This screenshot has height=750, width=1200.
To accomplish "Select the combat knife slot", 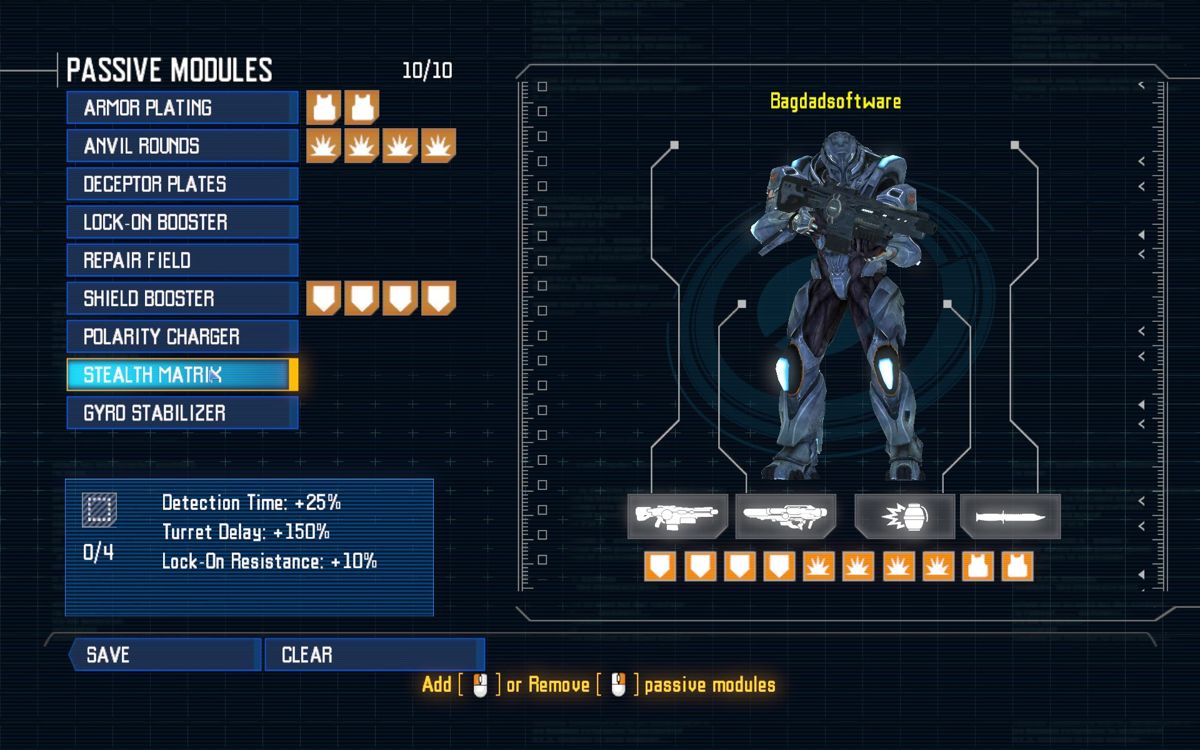I will [1010, 517].
